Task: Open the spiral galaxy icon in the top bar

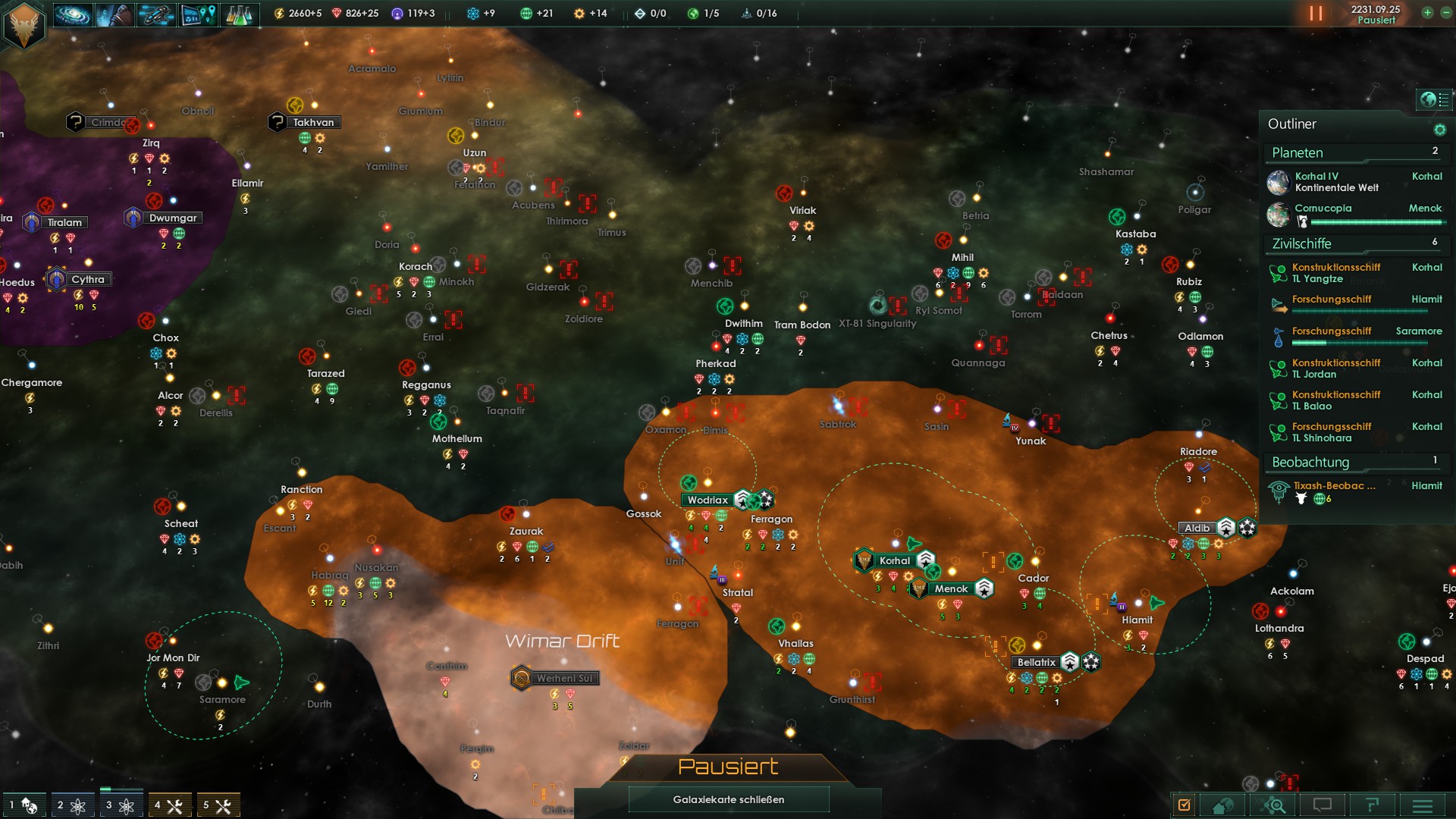Action: [73, 14]
